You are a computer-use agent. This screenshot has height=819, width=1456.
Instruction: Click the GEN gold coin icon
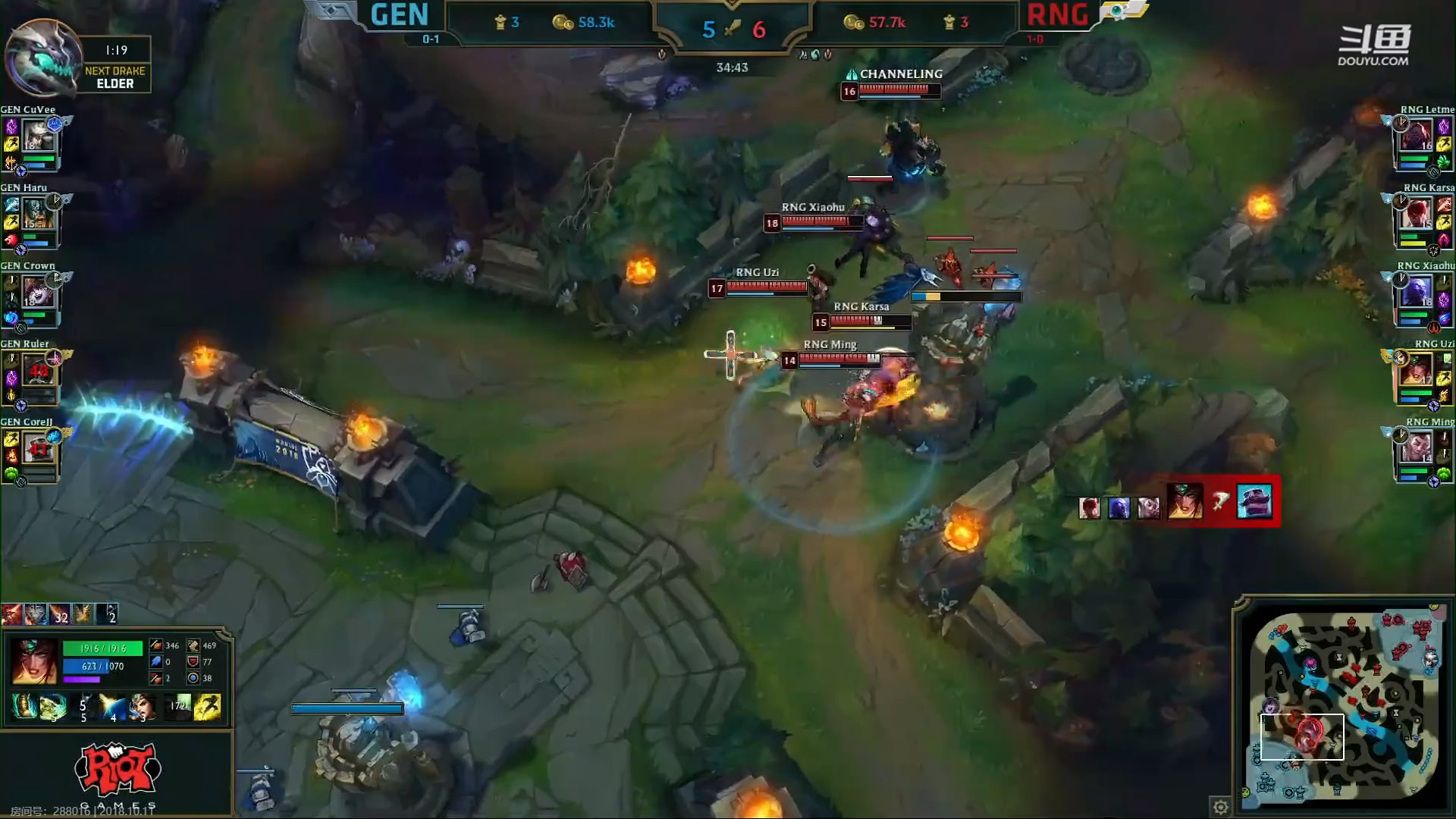tap(564, 23)
